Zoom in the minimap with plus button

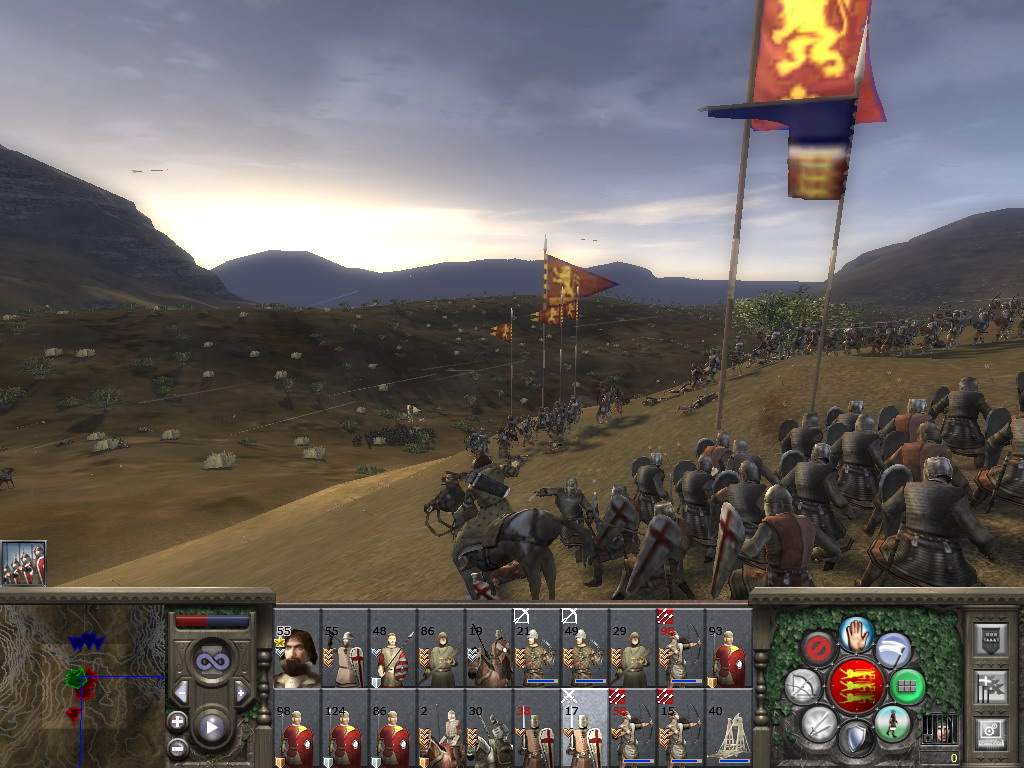(178, 721)
